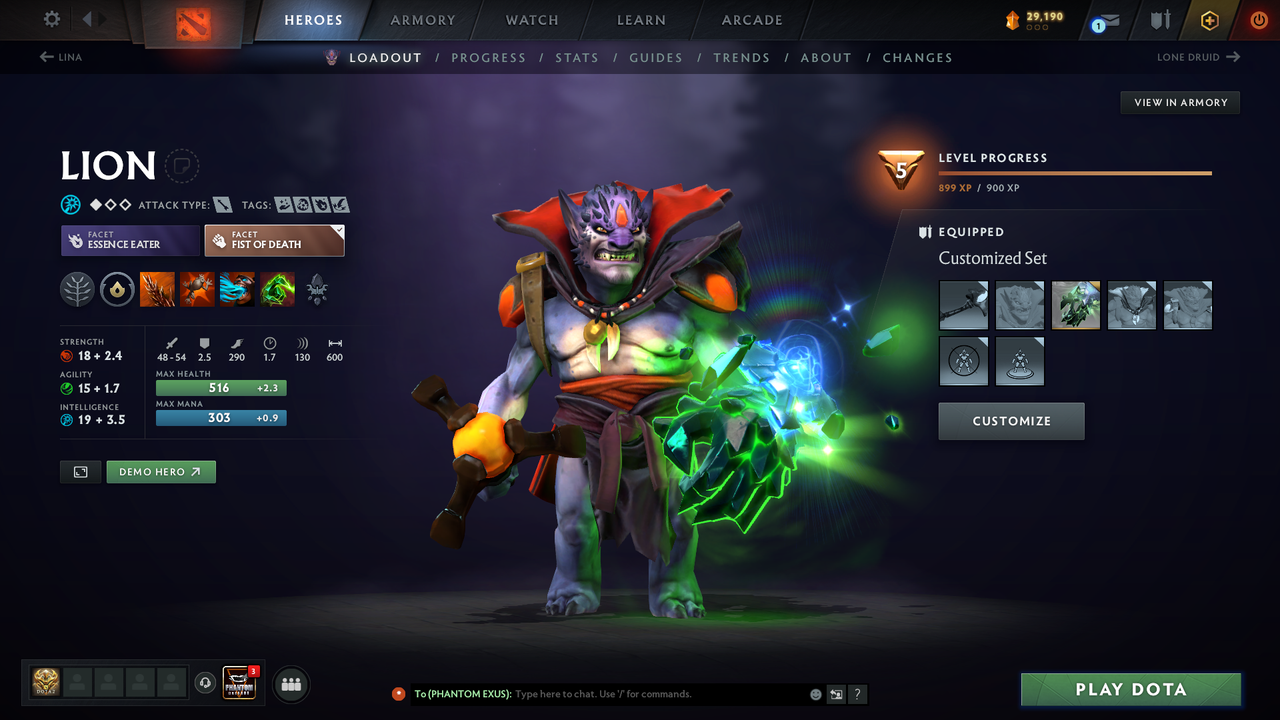
Task: Launch Demo Hero mode
Action: [x=161, y=472]
